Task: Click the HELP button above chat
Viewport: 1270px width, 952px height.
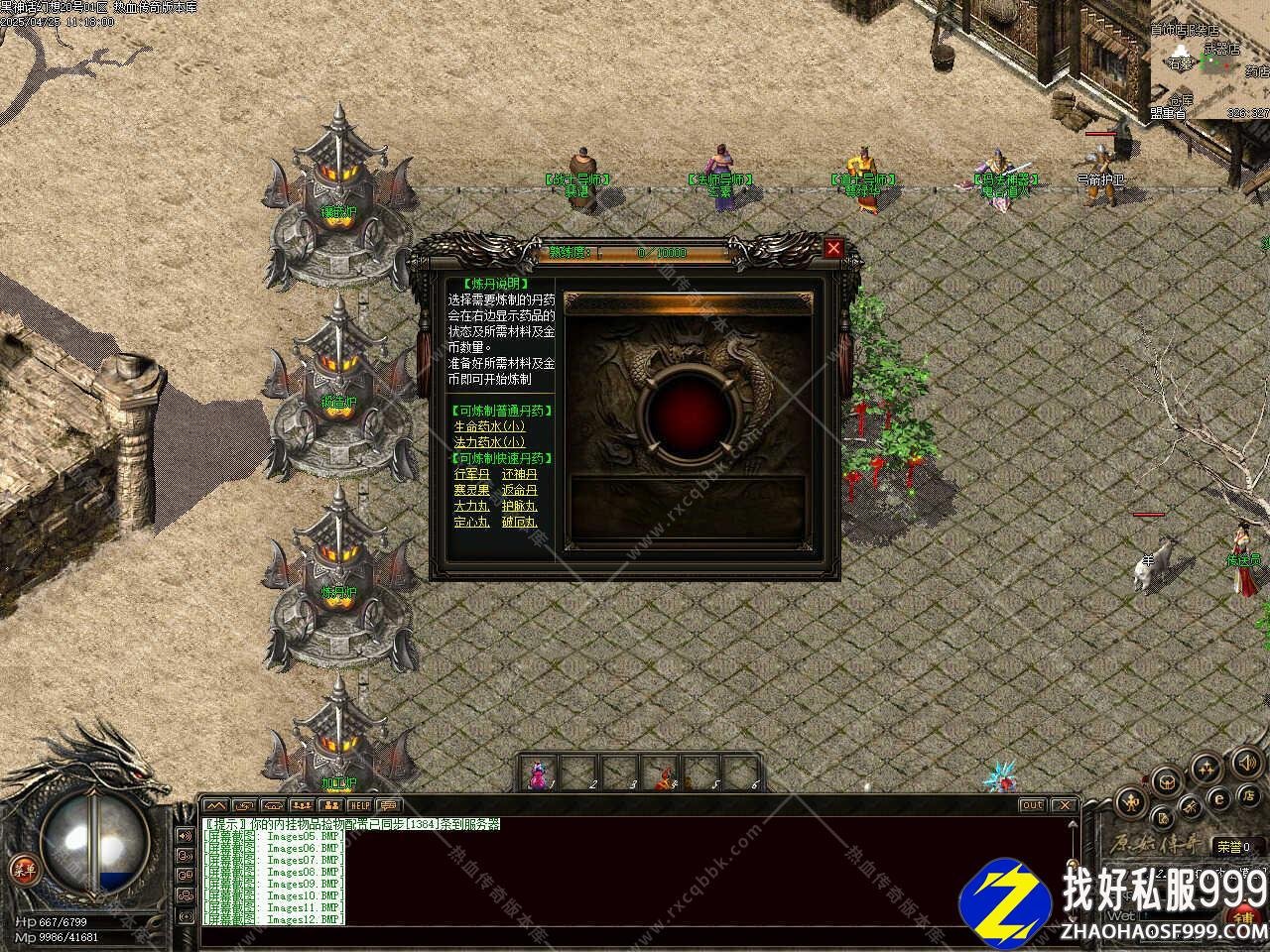Action: coord(359,805)
